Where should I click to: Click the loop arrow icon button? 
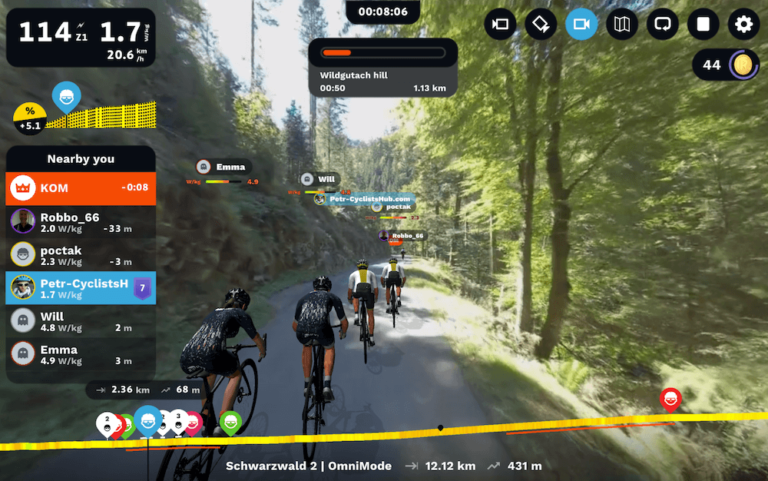[662, 24]
